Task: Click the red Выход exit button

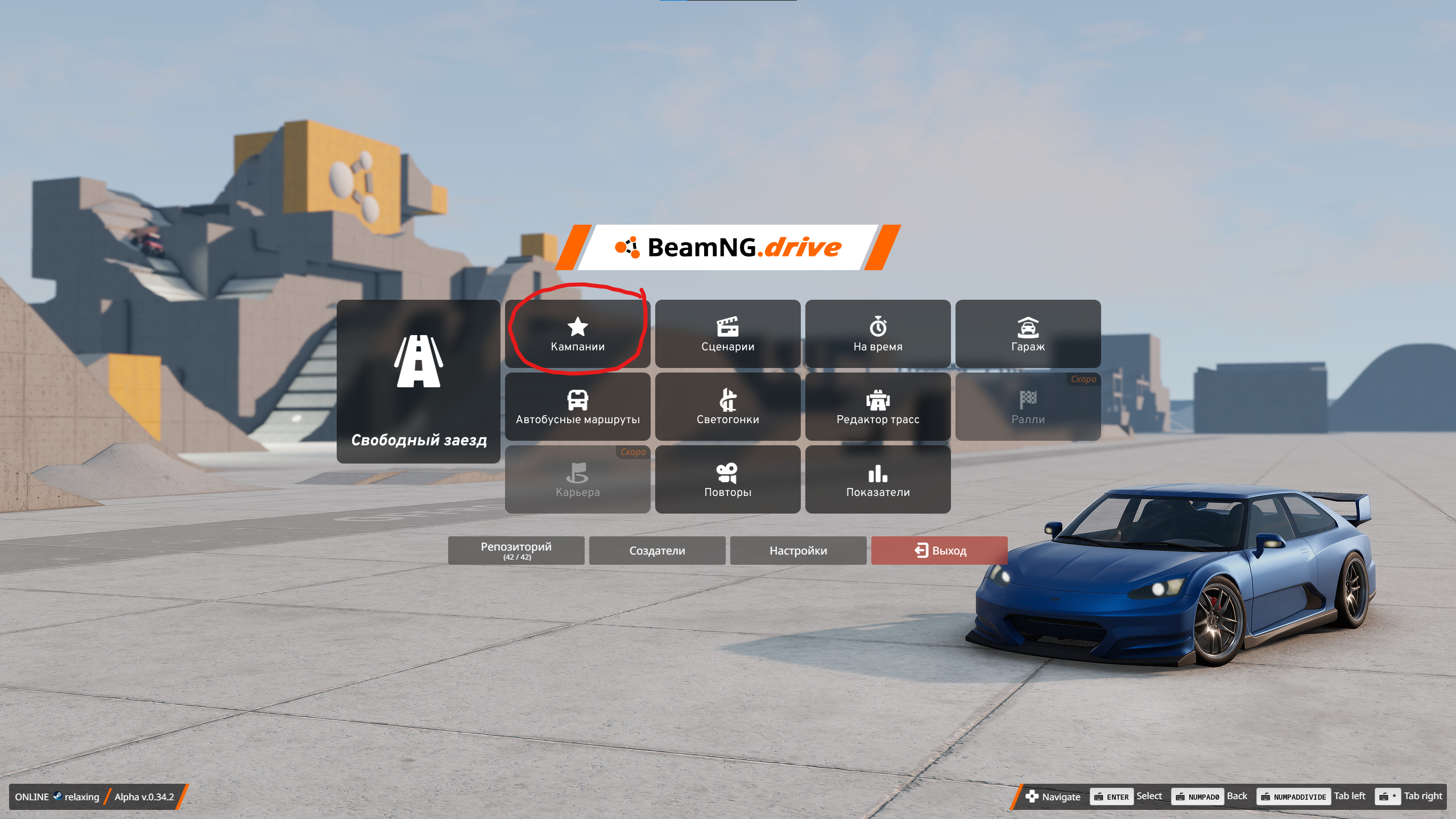Action: coord(939,550)
